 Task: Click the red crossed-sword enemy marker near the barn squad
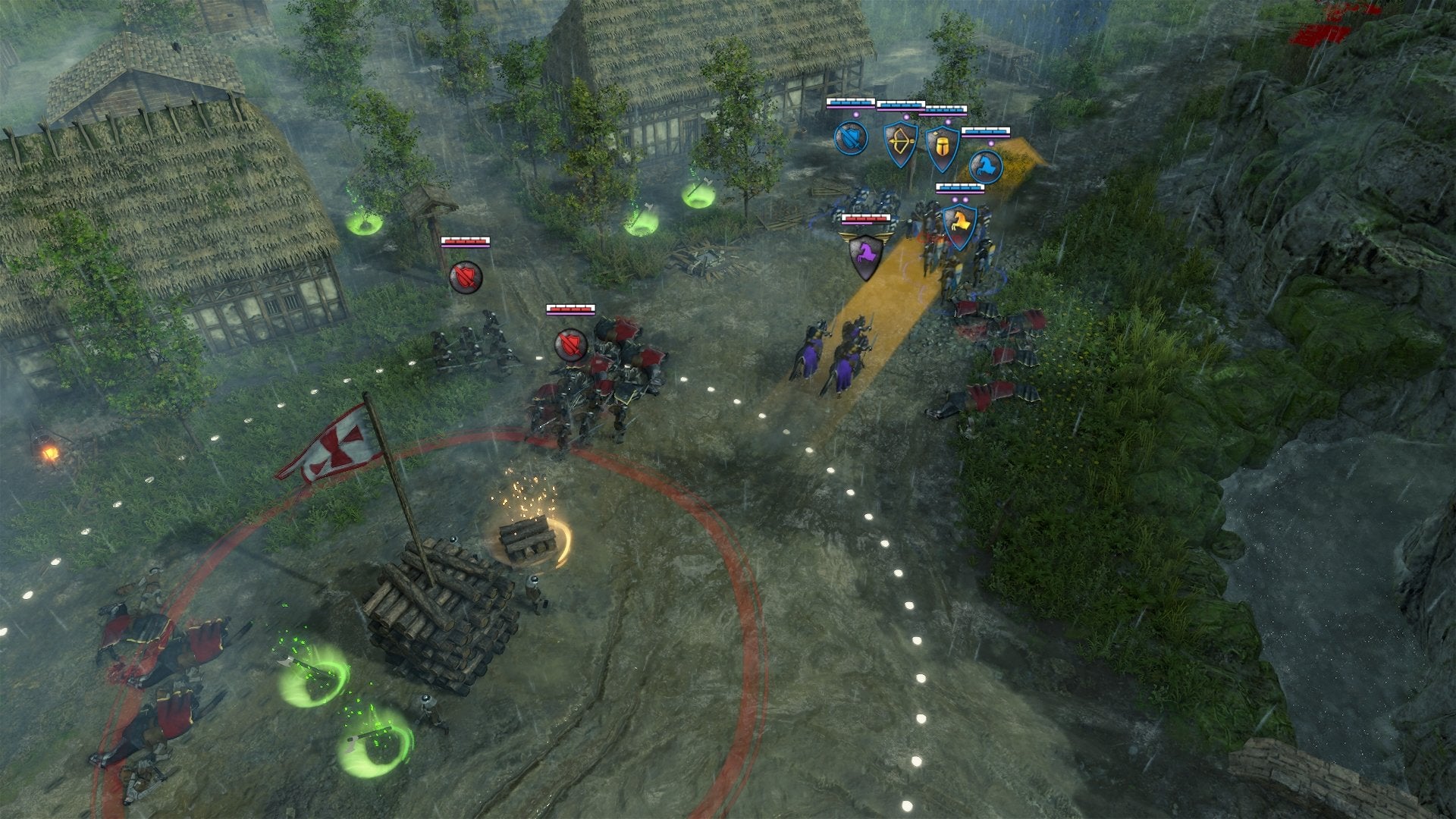466,276
